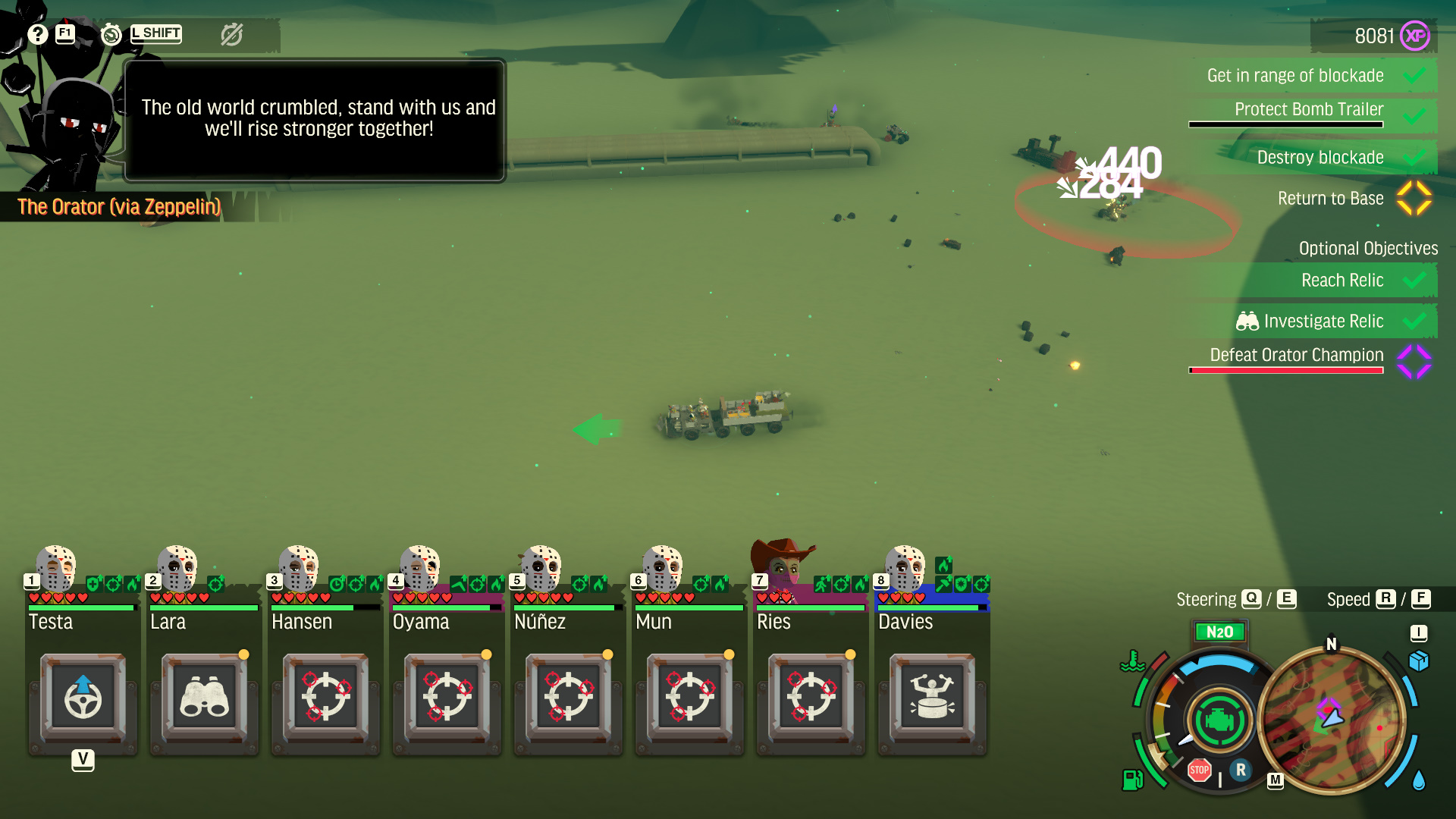This screenshot has height=819, width=1456.
Task: Trigger Mun's crosshair targeting ability
Action: point(689,697)
